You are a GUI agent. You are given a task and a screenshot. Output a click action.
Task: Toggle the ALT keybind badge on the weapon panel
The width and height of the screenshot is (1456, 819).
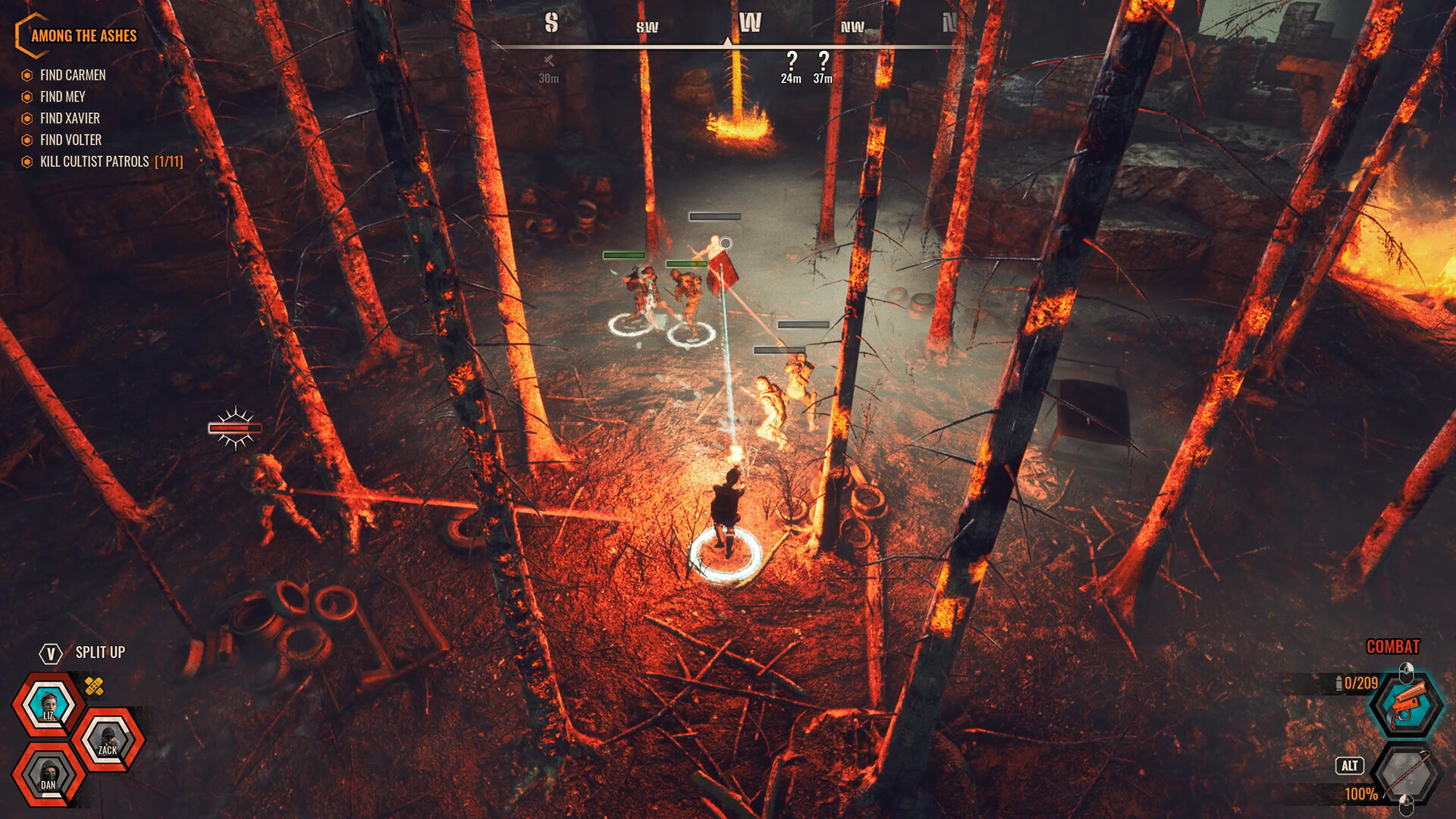(x=1349, y=767)
